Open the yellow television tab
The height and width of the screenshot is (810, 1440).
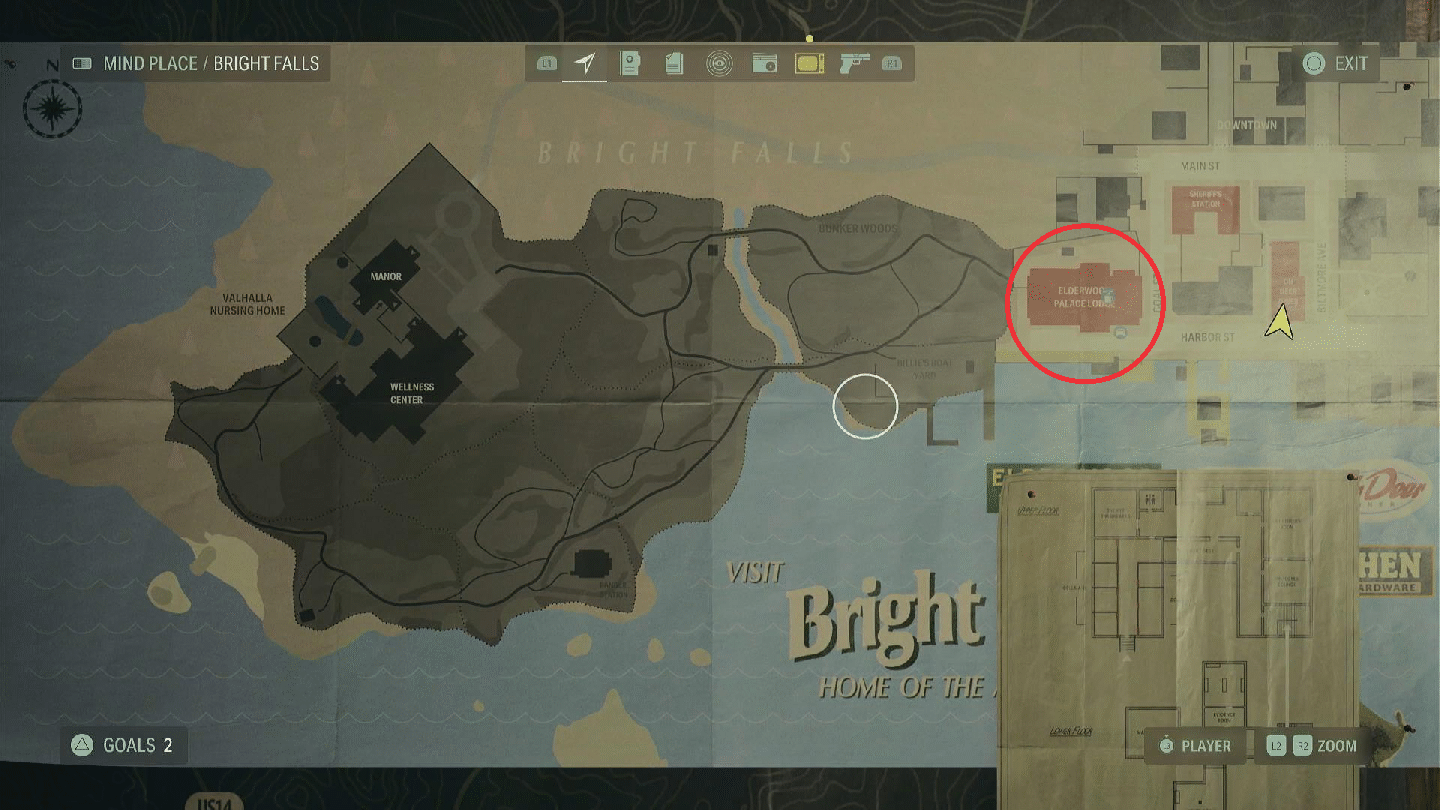tap(808, 64)
